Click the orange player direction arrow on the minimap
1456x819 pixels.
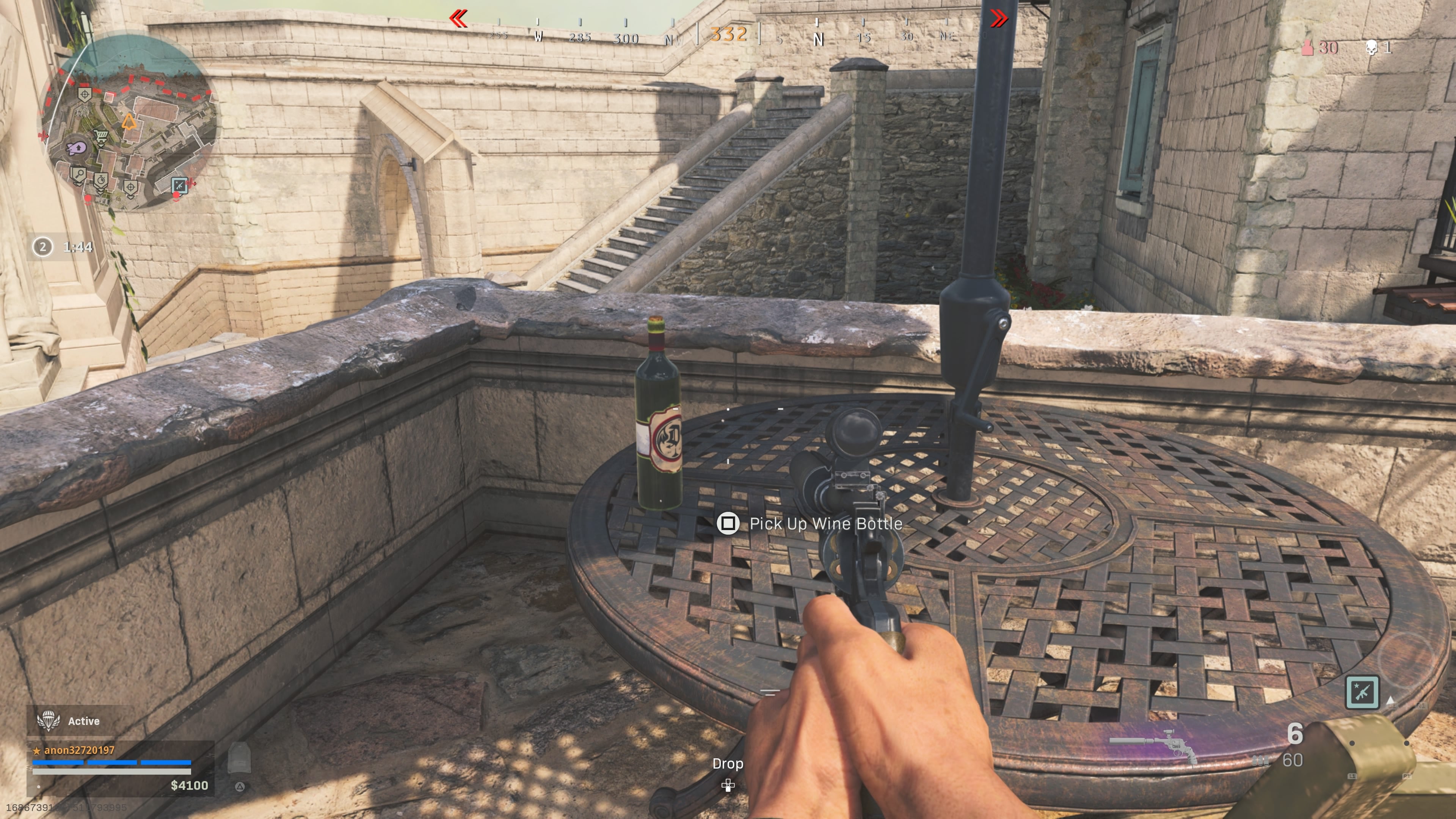click(129, 121)
